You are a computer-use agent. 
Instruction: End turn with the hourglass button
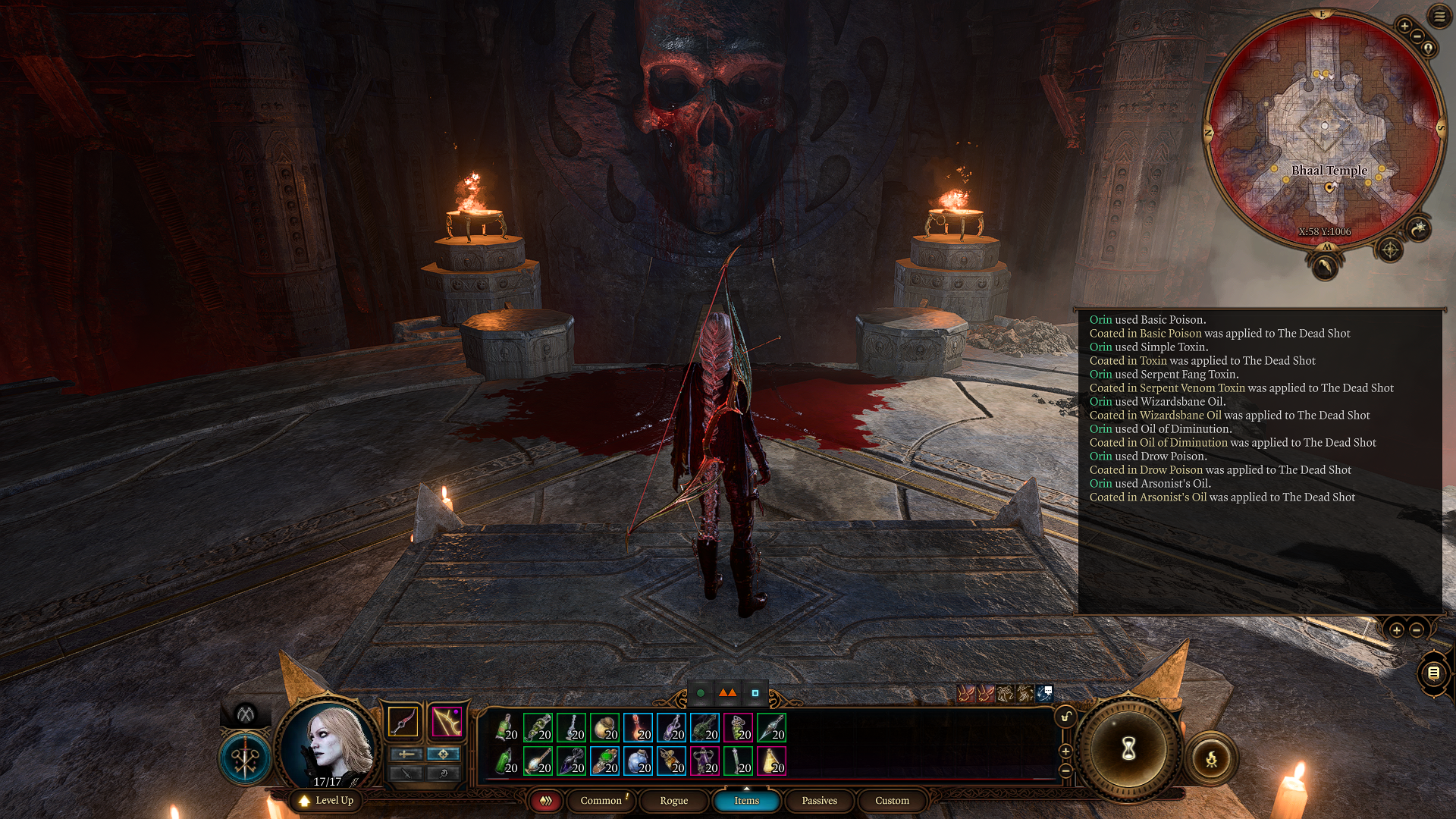click(x=1128, y=749)
